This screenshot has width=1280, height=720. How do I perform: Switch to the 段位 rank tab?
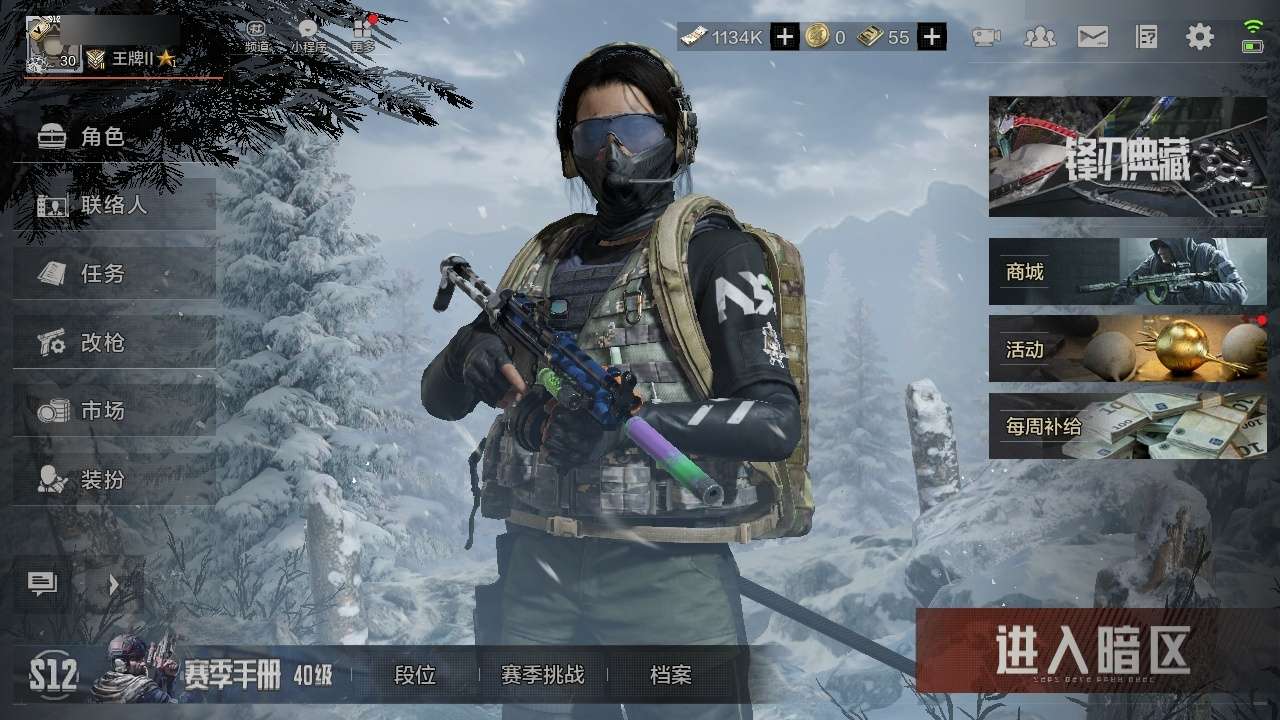point(415,675)
